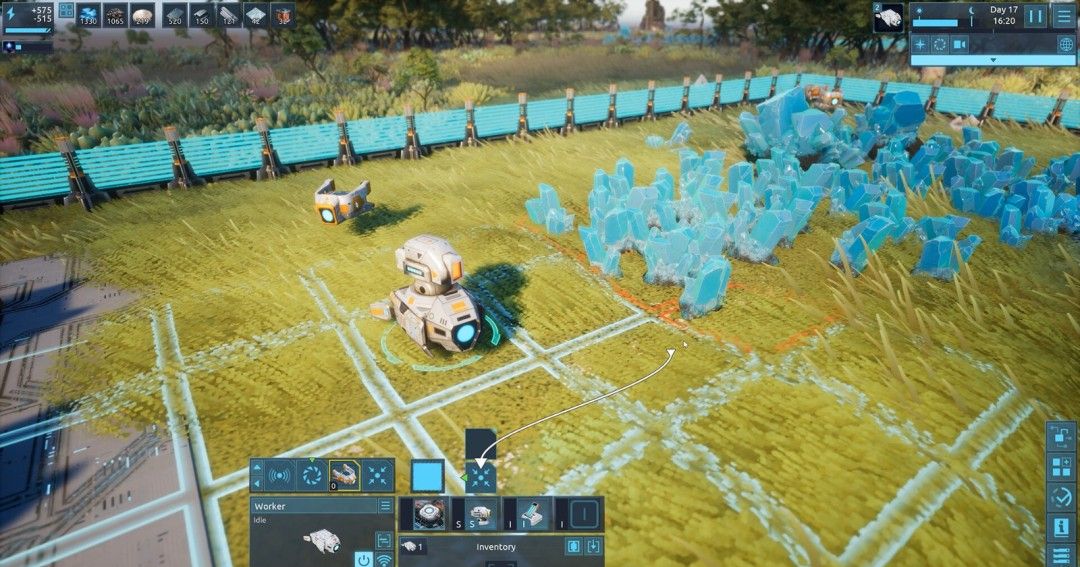1080x567 pixels.
Task: Open the info button on right sidebar
Action: click(1061, 527)
